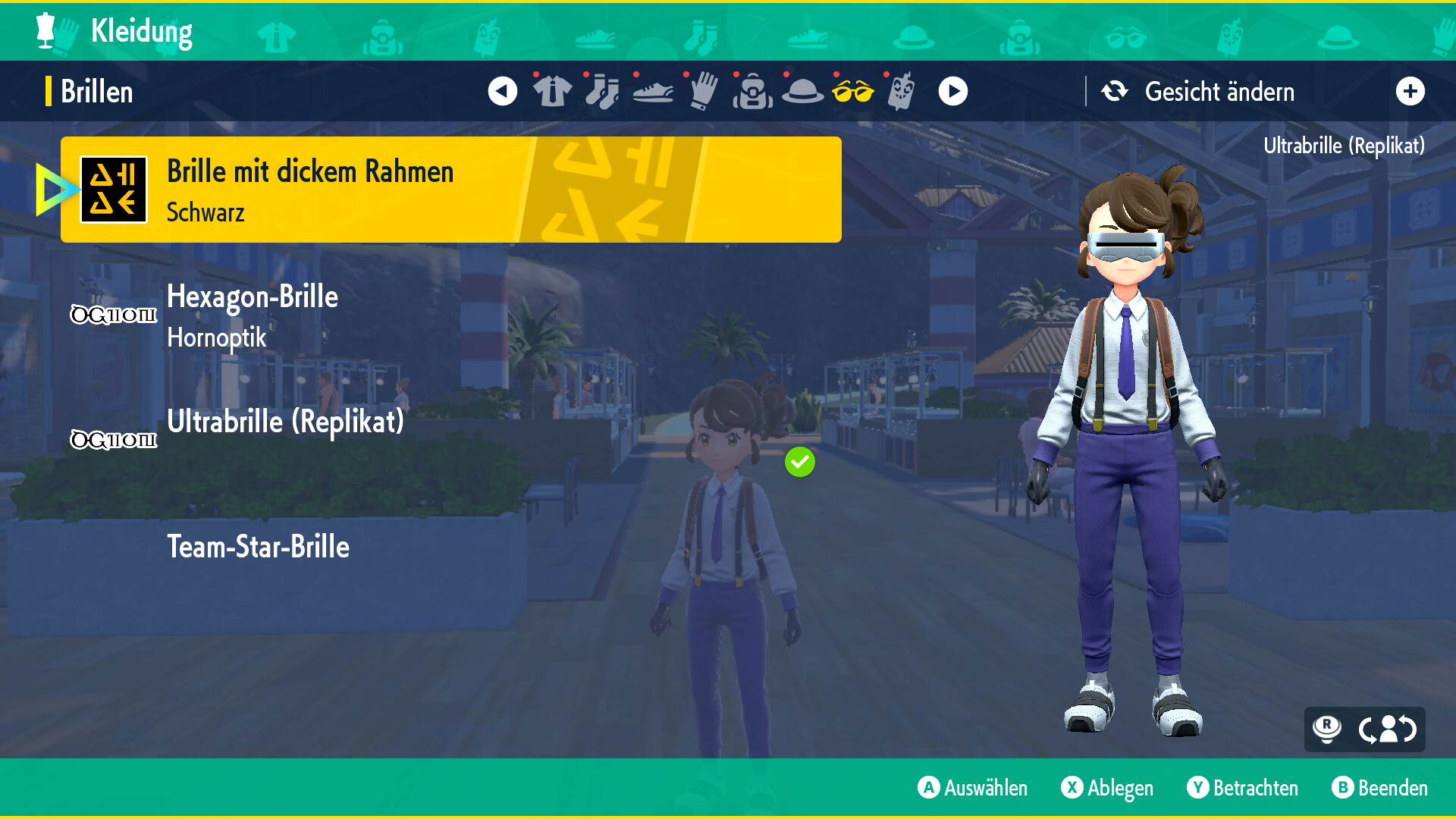Show the backpack category tab
The height and width of the screenshot is (819, 1456).
[x=752, y=92]
